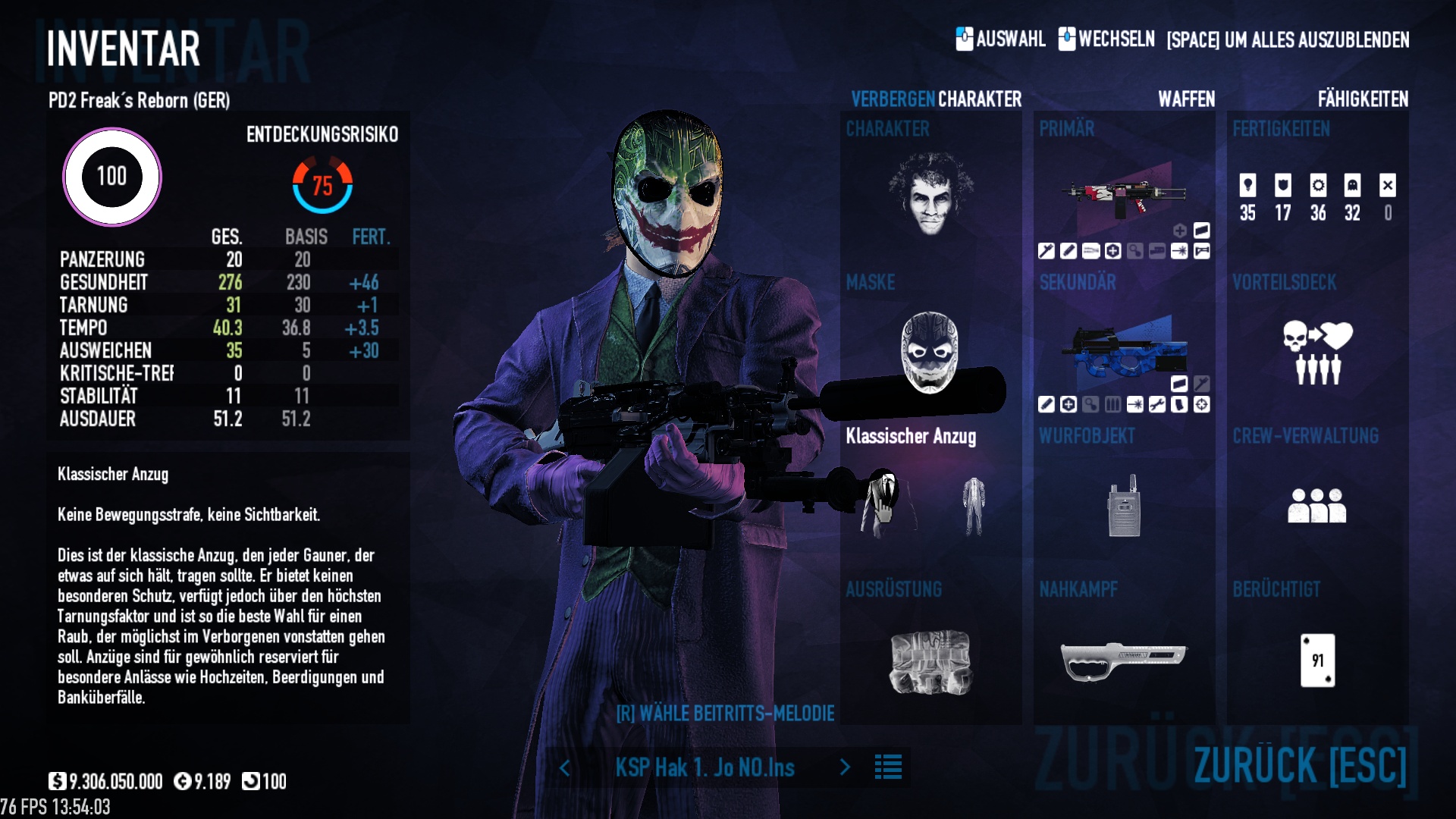Open the loadout profile list
This screenshot has height=819, width=1456.
(x=888, y=767)
